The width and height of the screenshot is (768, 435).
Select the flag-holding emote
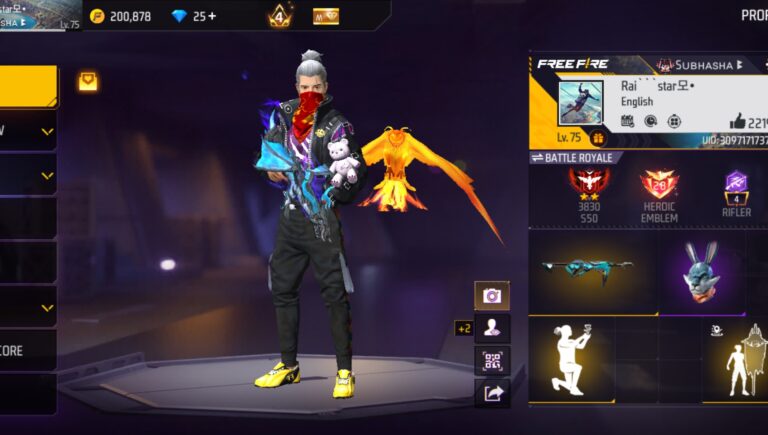point(740,360)
